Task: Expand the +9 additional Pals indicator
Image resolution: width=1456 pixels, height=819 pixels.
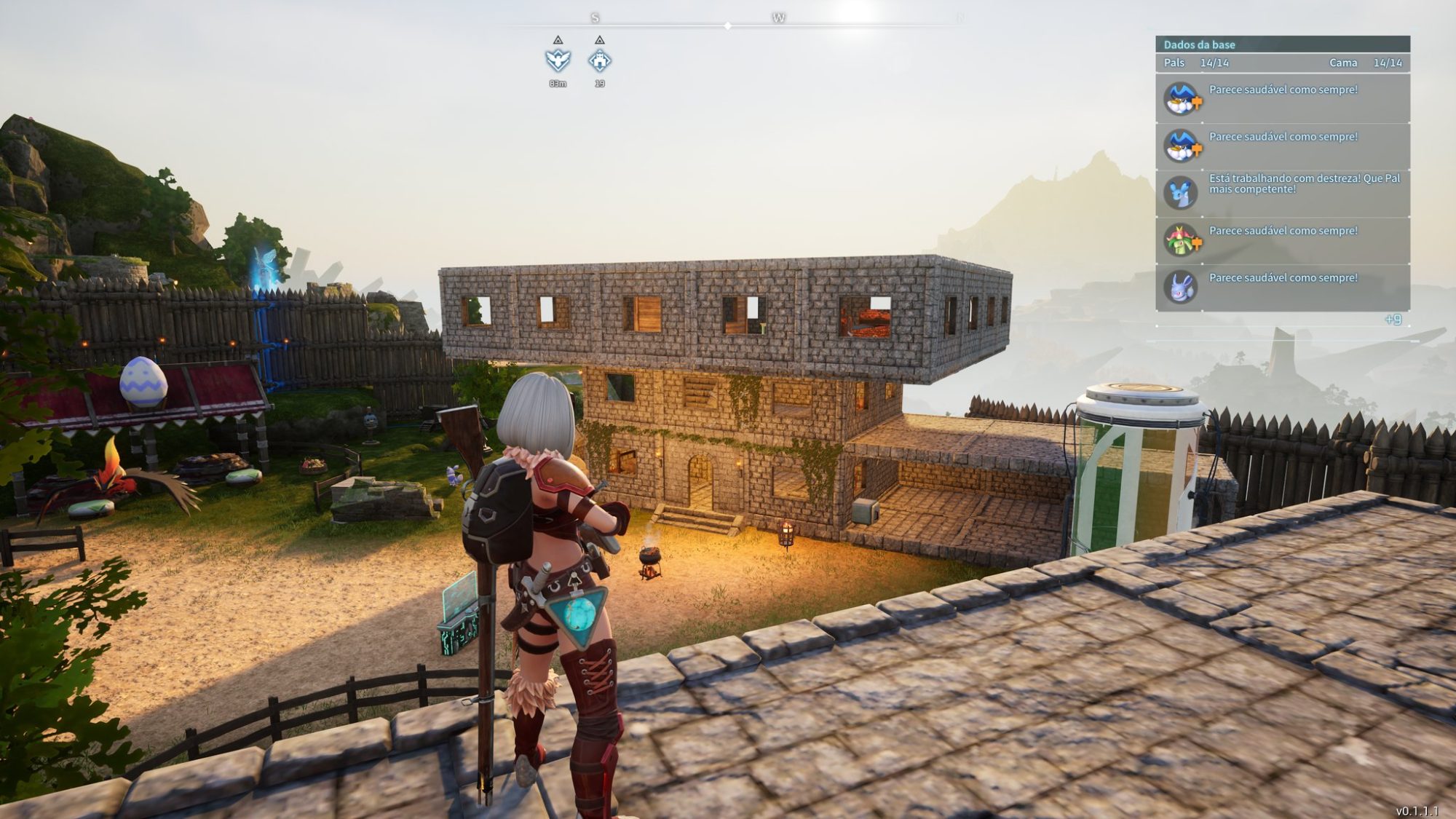Action: coord(1392,320)
